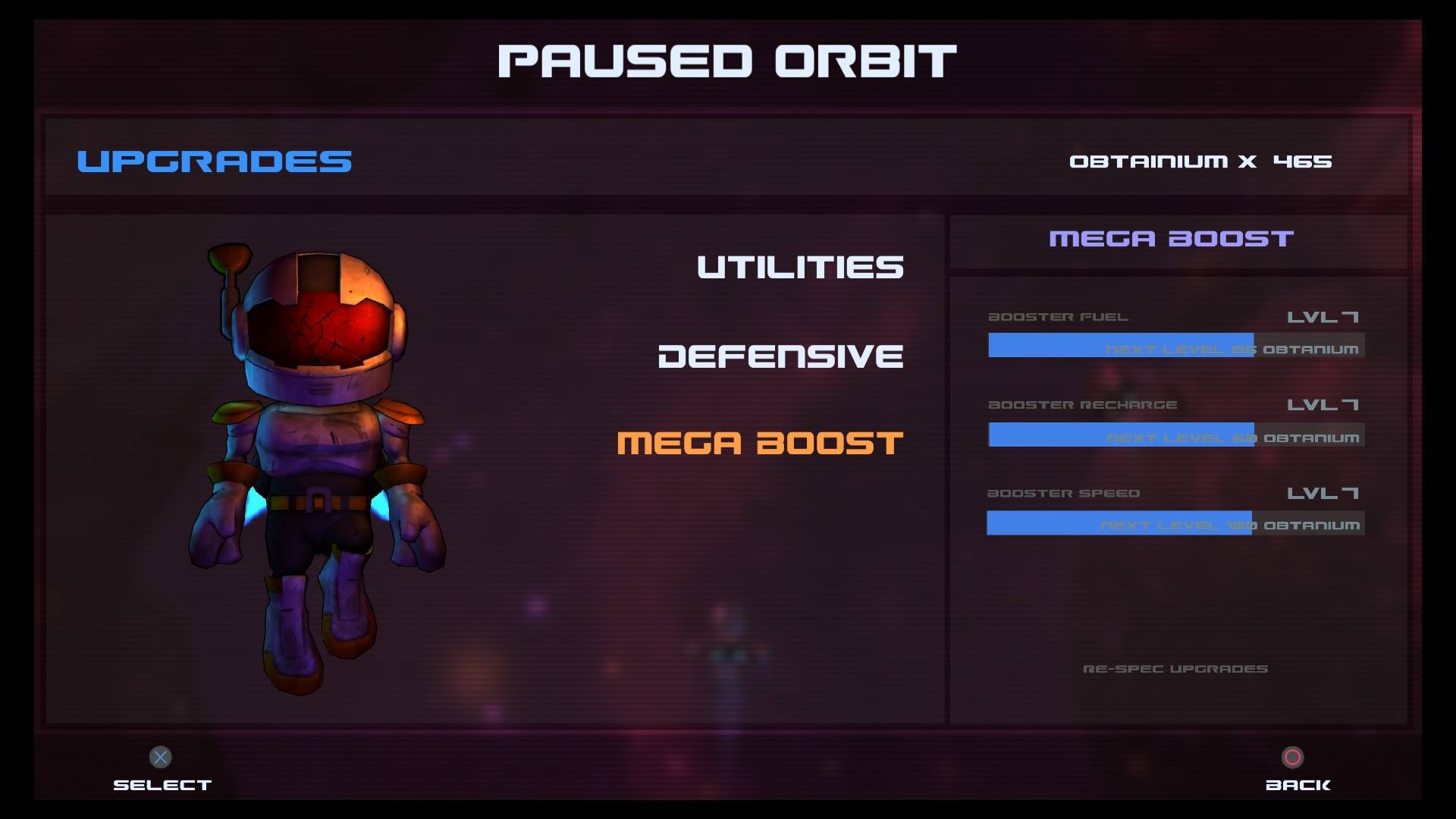Viewport: 1456px width, 819px height.
Task: Choose the Mega Boost category
Action: pyautogui.click(x=760, y=444)
